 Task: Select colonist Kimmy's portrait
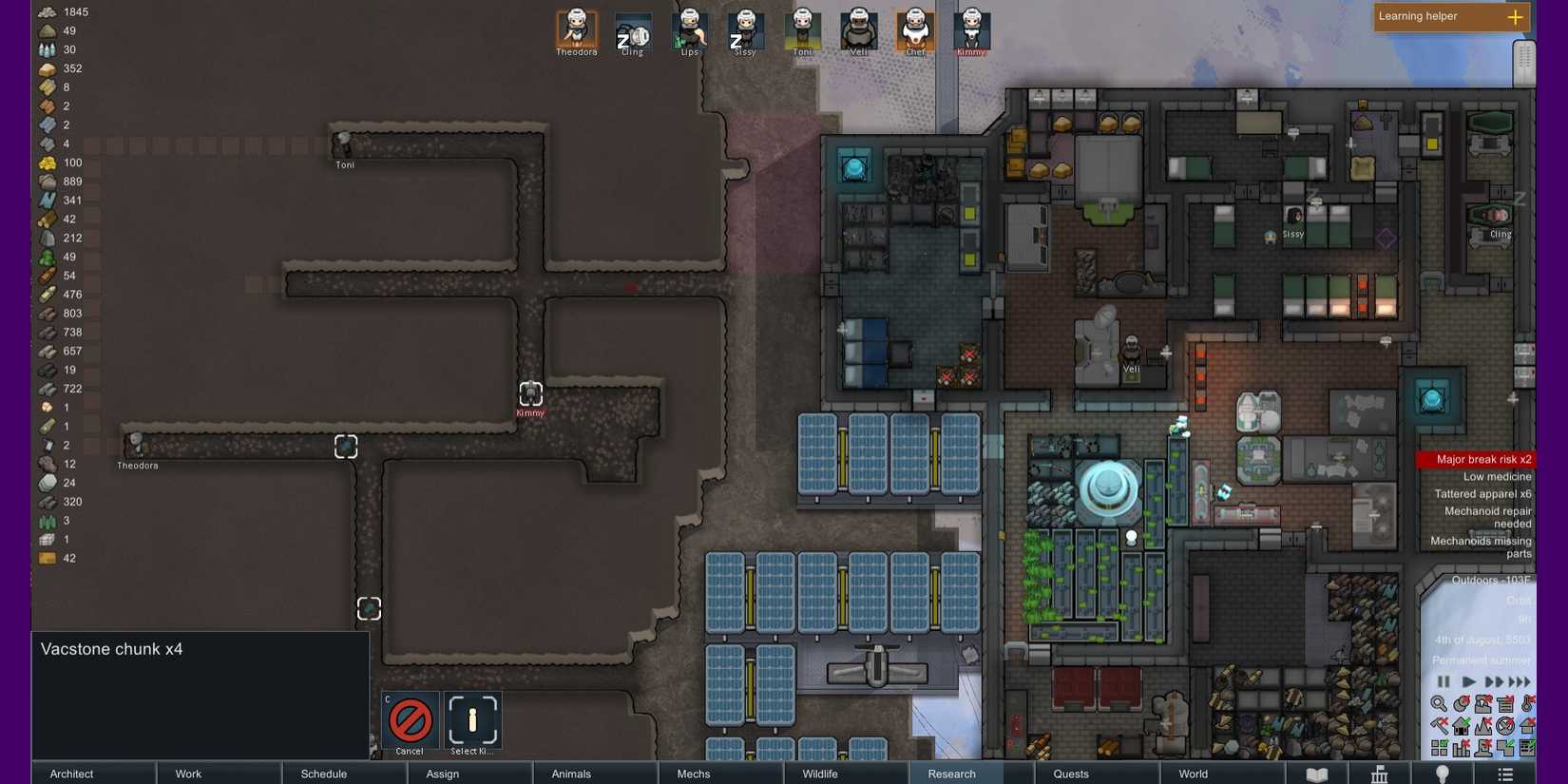[x=971, y=29]
